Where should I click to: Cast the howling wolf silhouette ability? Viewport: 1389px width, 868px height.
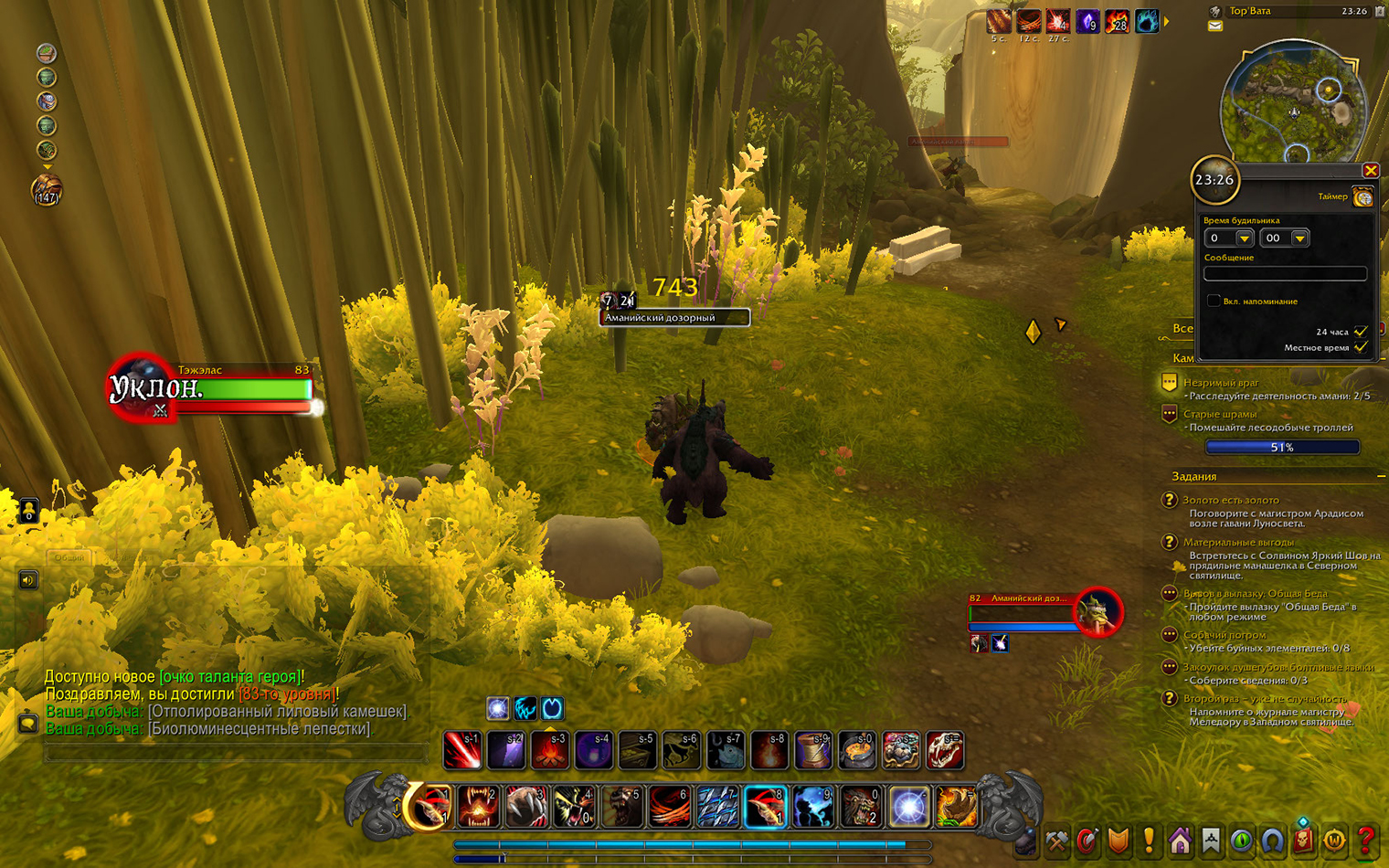point(812,807)
